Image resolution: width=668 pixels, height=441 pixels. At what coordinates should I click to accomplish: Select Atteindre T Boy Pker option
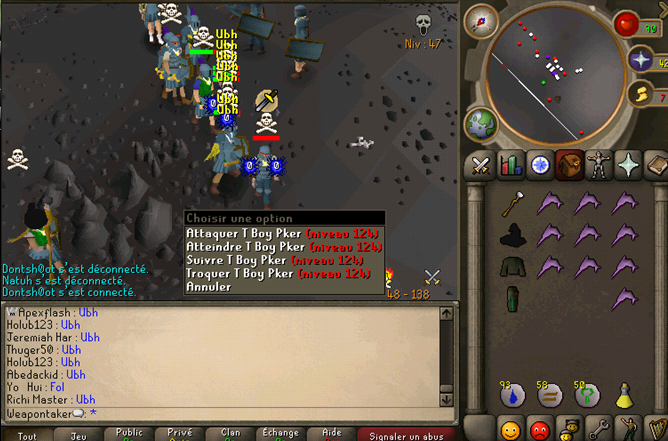pyautogui.click(x=284, y=246)
